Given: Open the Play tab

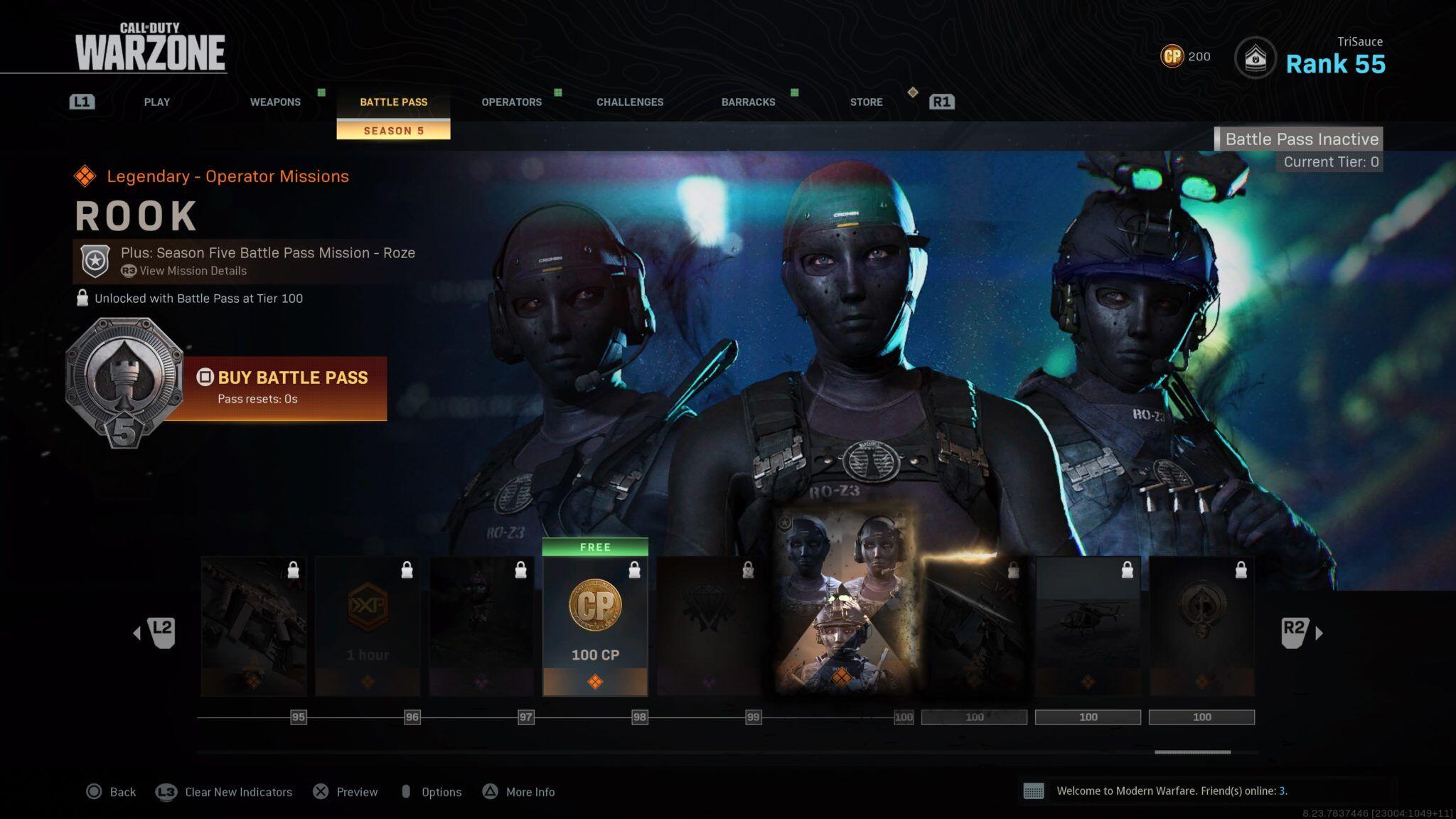Looking at the screenshot, I should [156, 102].
